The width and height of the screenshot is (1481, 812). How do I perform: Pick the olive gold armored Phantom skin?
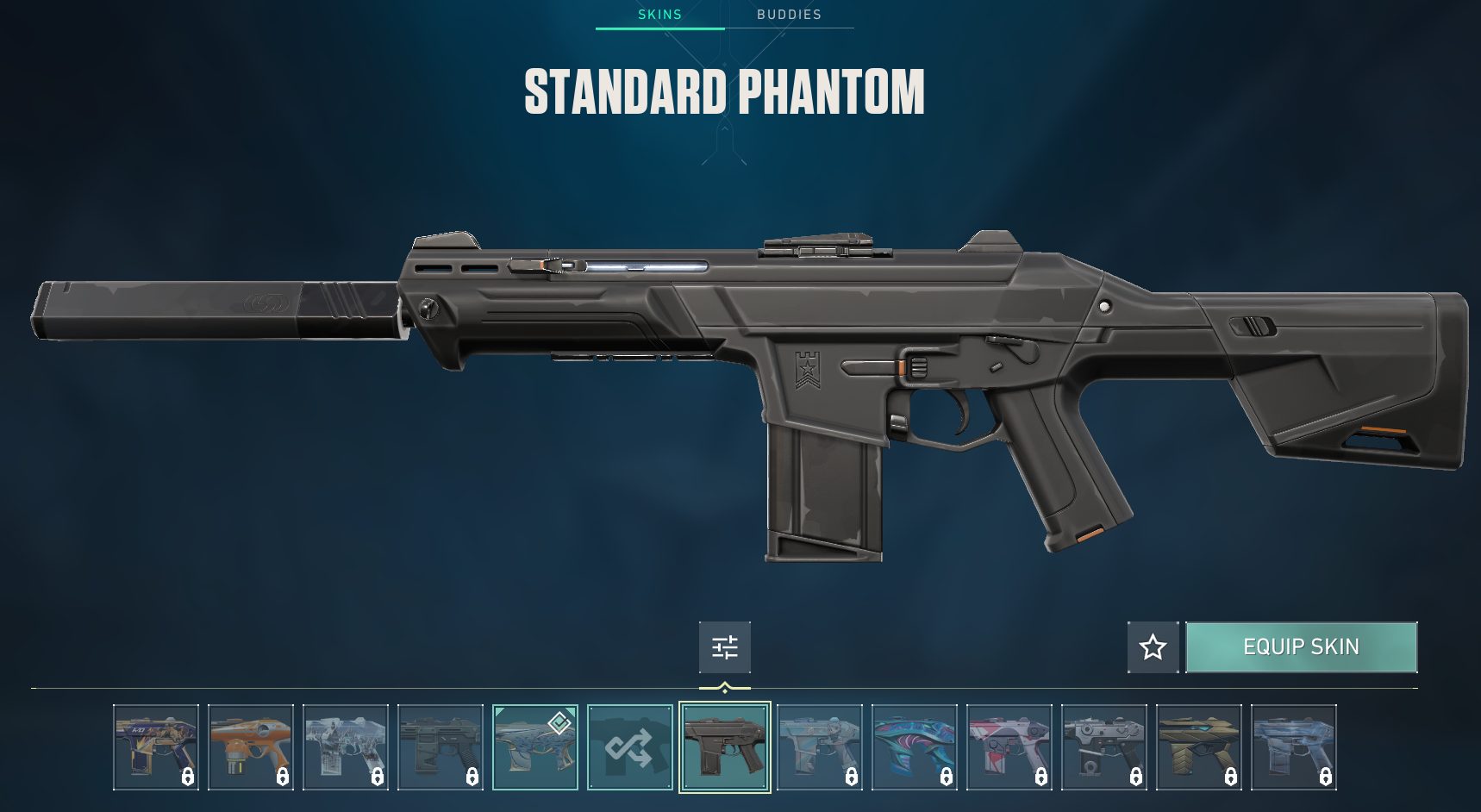(x=1198, y=747)
